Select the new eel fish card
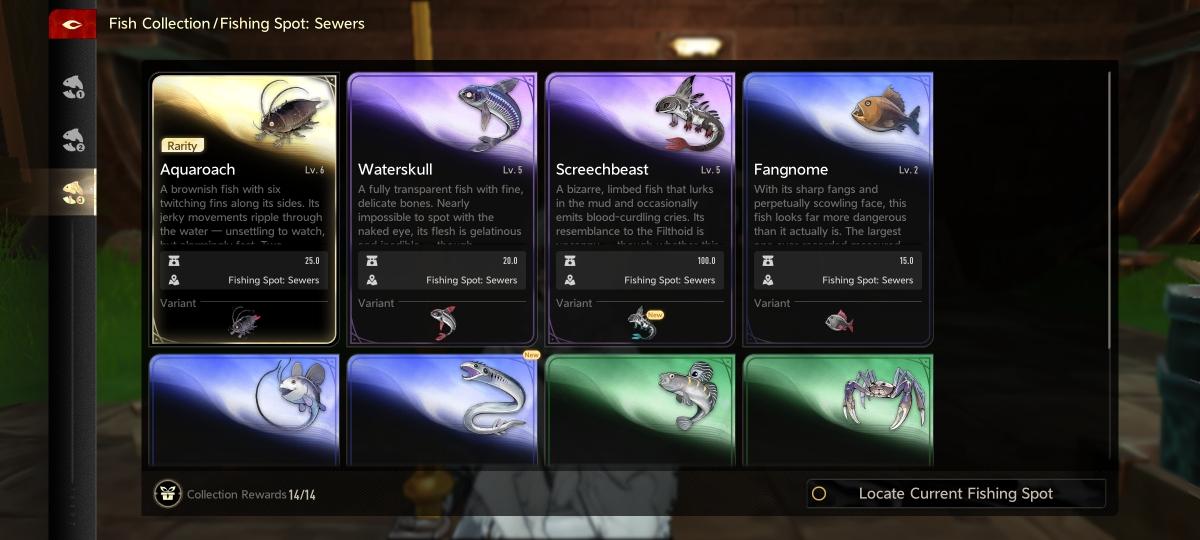1200x540 pixels. click(x=441, y=410)
